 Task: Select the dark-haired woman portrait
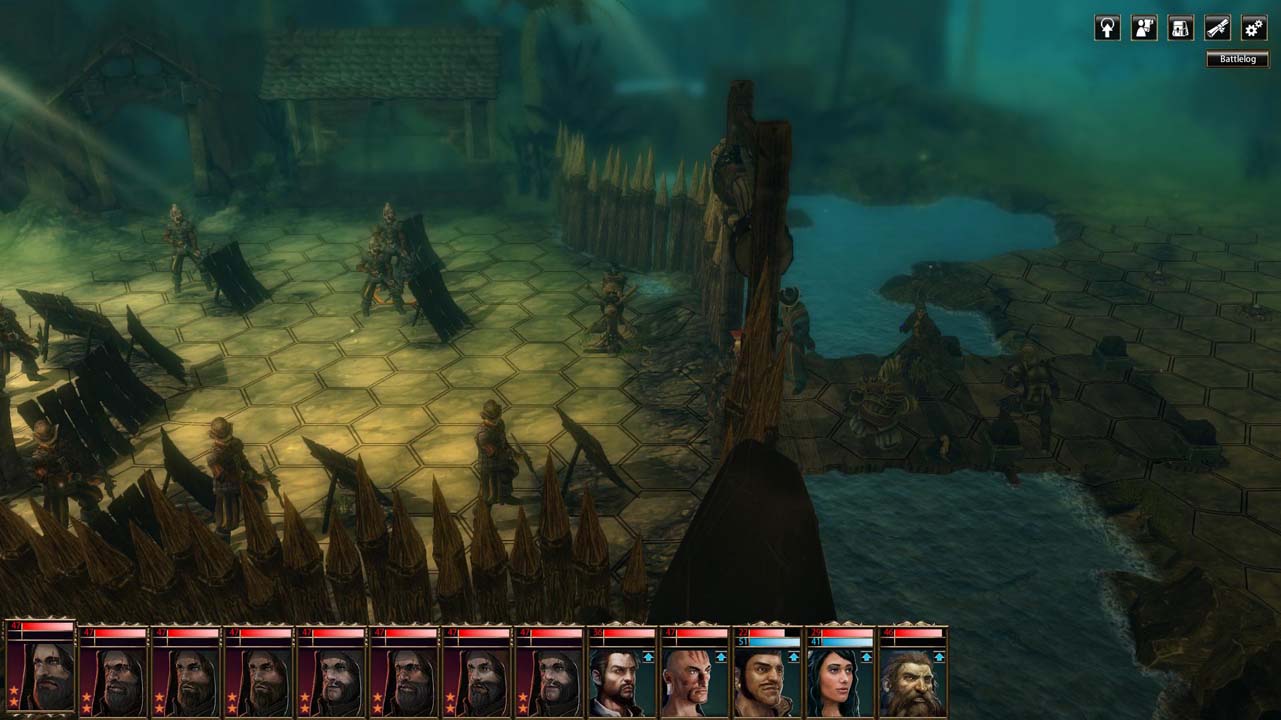[x=840, y=681]
